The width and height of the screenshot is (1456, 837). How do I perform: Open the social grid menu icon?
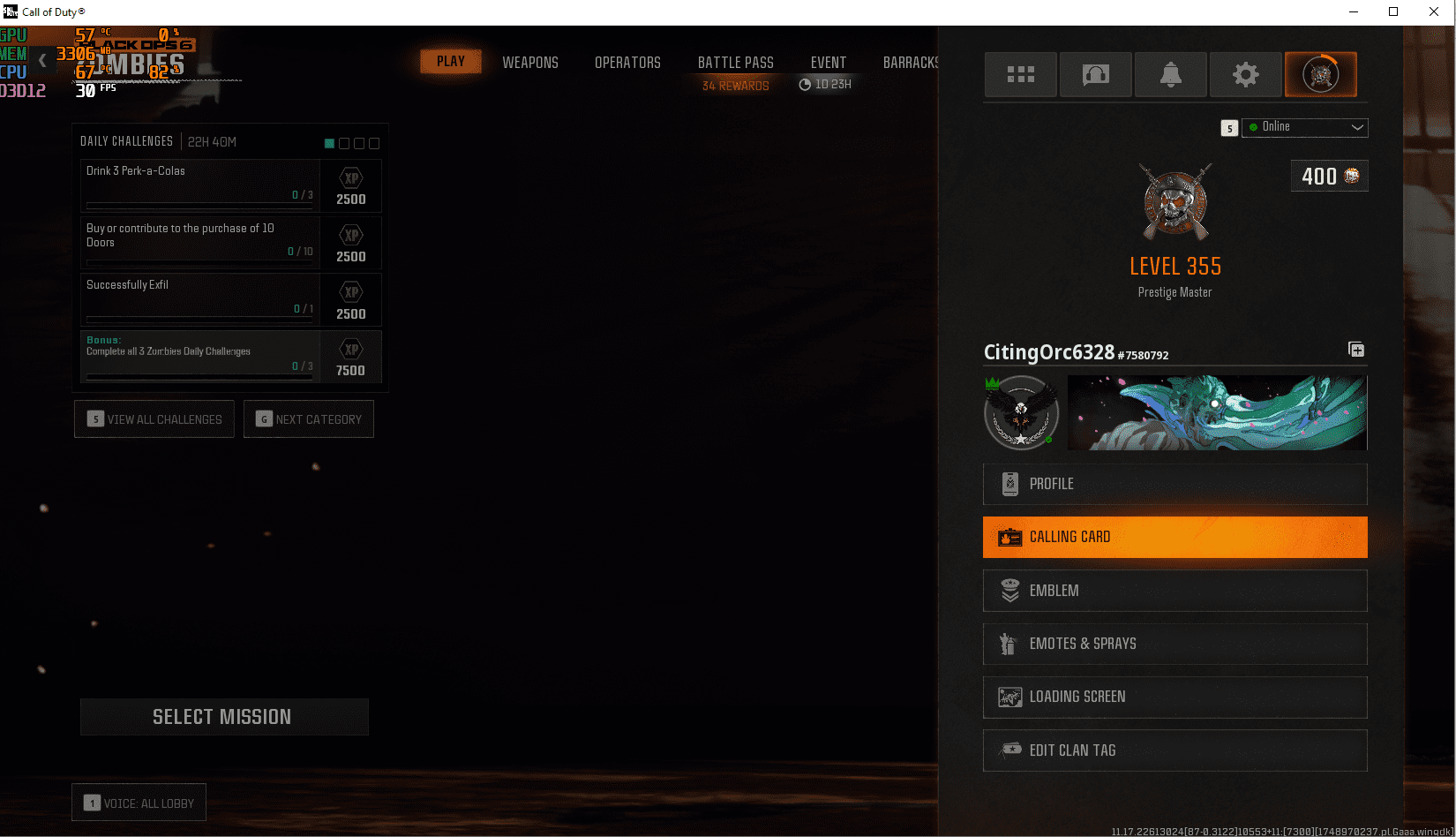point(1020,74)
